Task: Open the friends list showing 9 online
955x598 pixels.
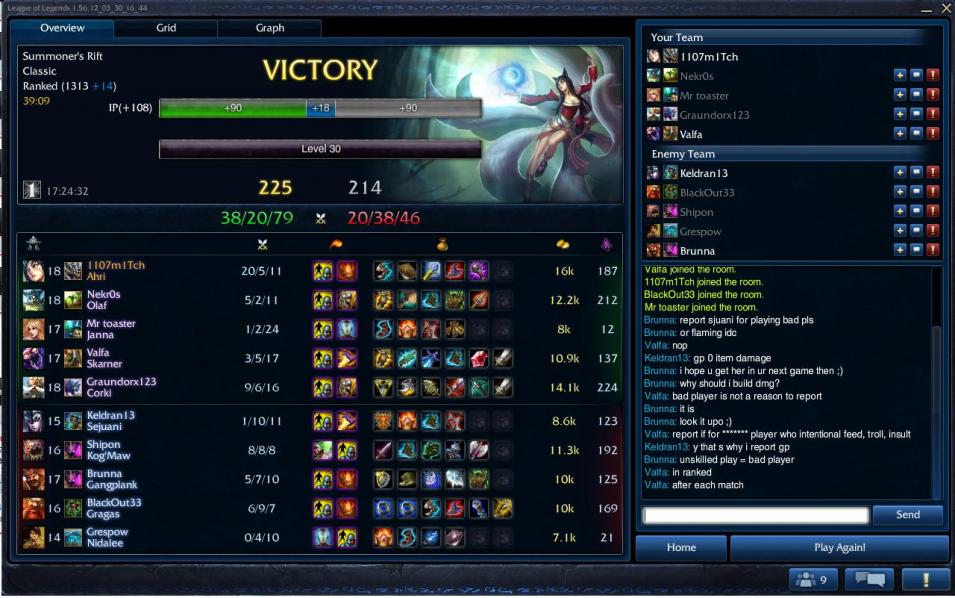Action: [x=813, y=579]
